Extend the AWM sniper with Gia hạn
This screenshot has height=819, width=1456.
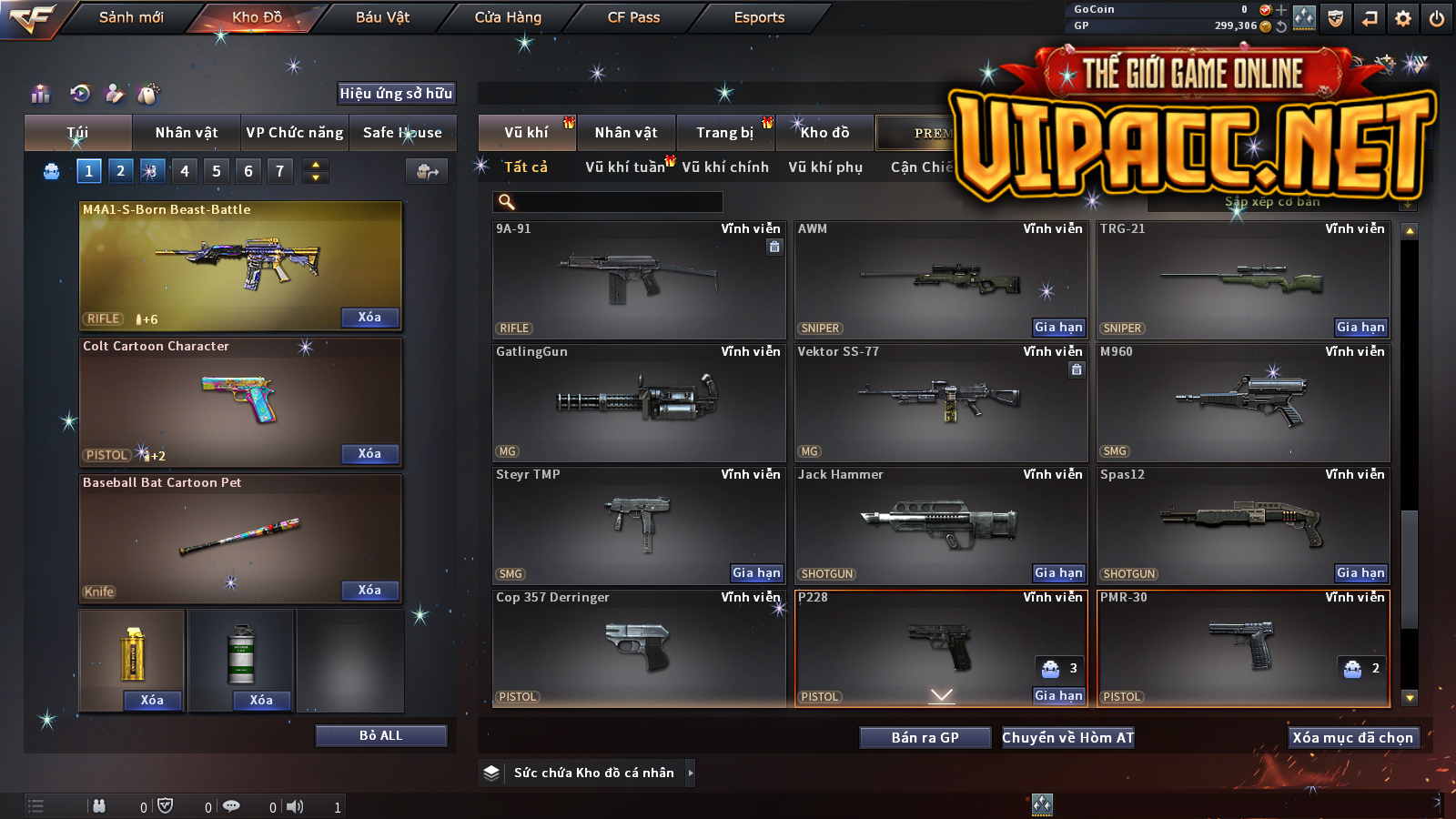click(x=1058, y=328)
